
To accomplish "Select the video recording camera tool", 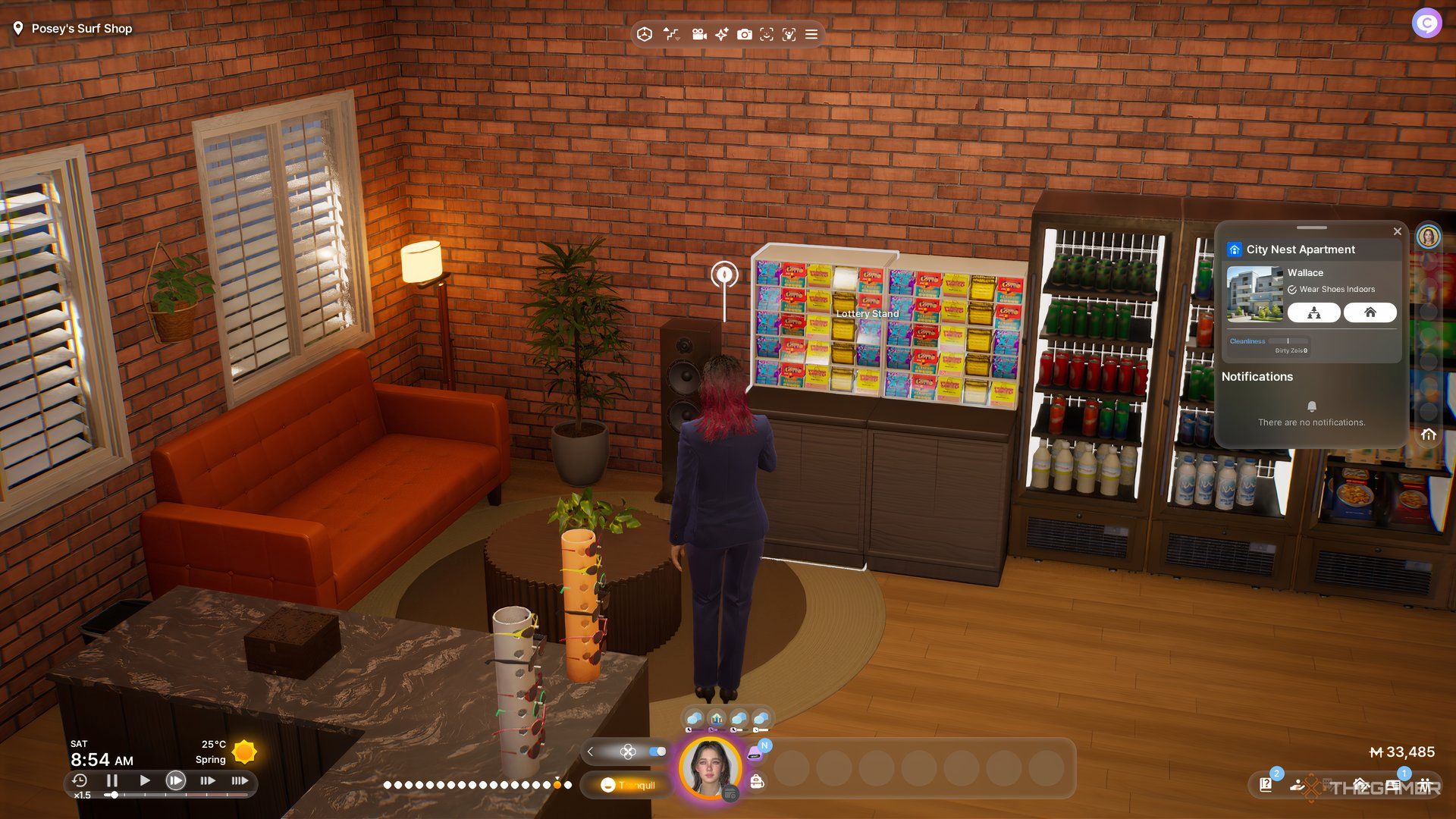I will pos(699,34).
